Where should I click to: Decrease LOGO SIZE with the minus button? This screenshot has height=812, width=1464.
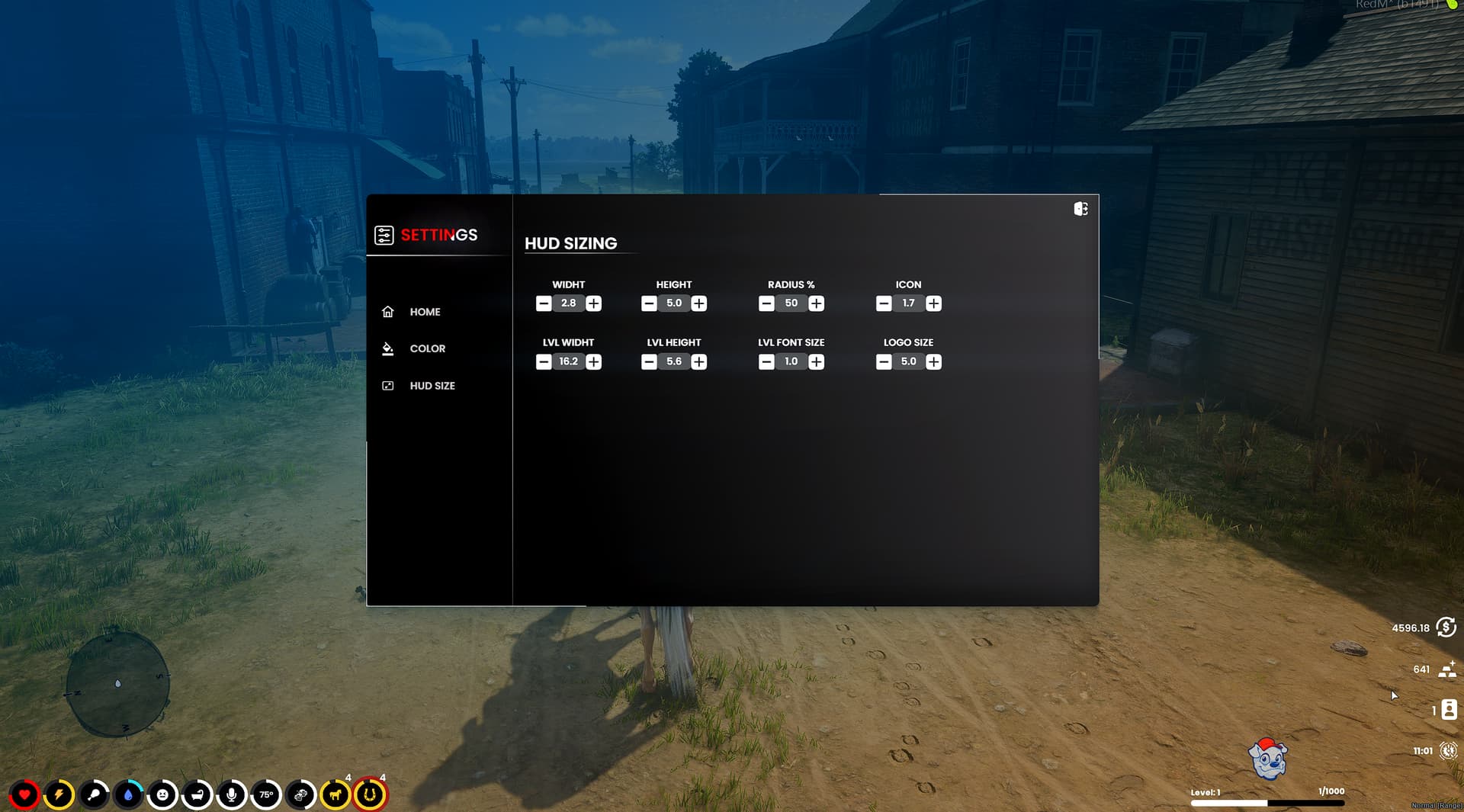click(x=883, y=361)
